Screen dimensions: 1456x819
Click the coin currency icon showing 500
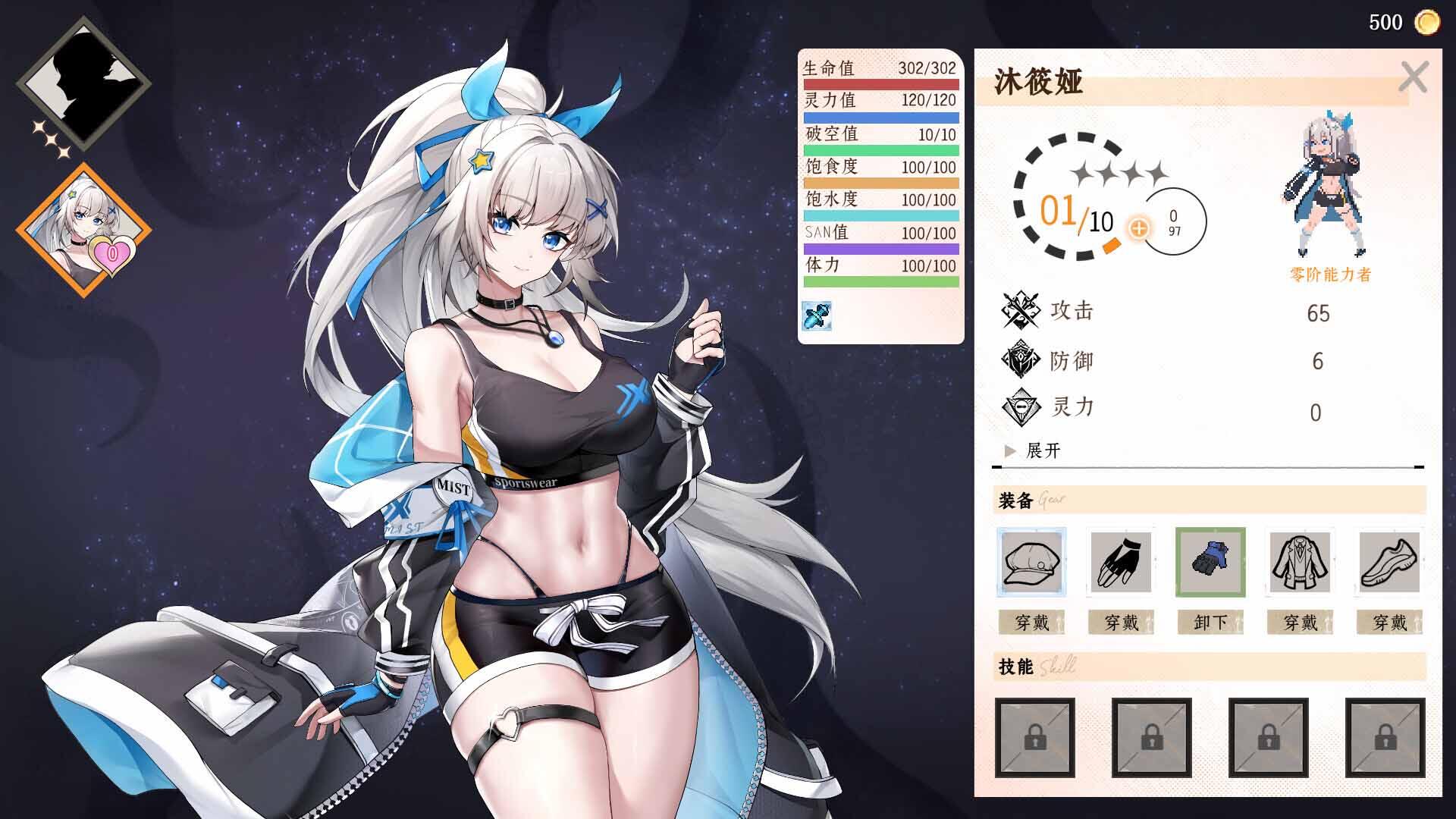pyautogui.click(x=1429, y=21)
